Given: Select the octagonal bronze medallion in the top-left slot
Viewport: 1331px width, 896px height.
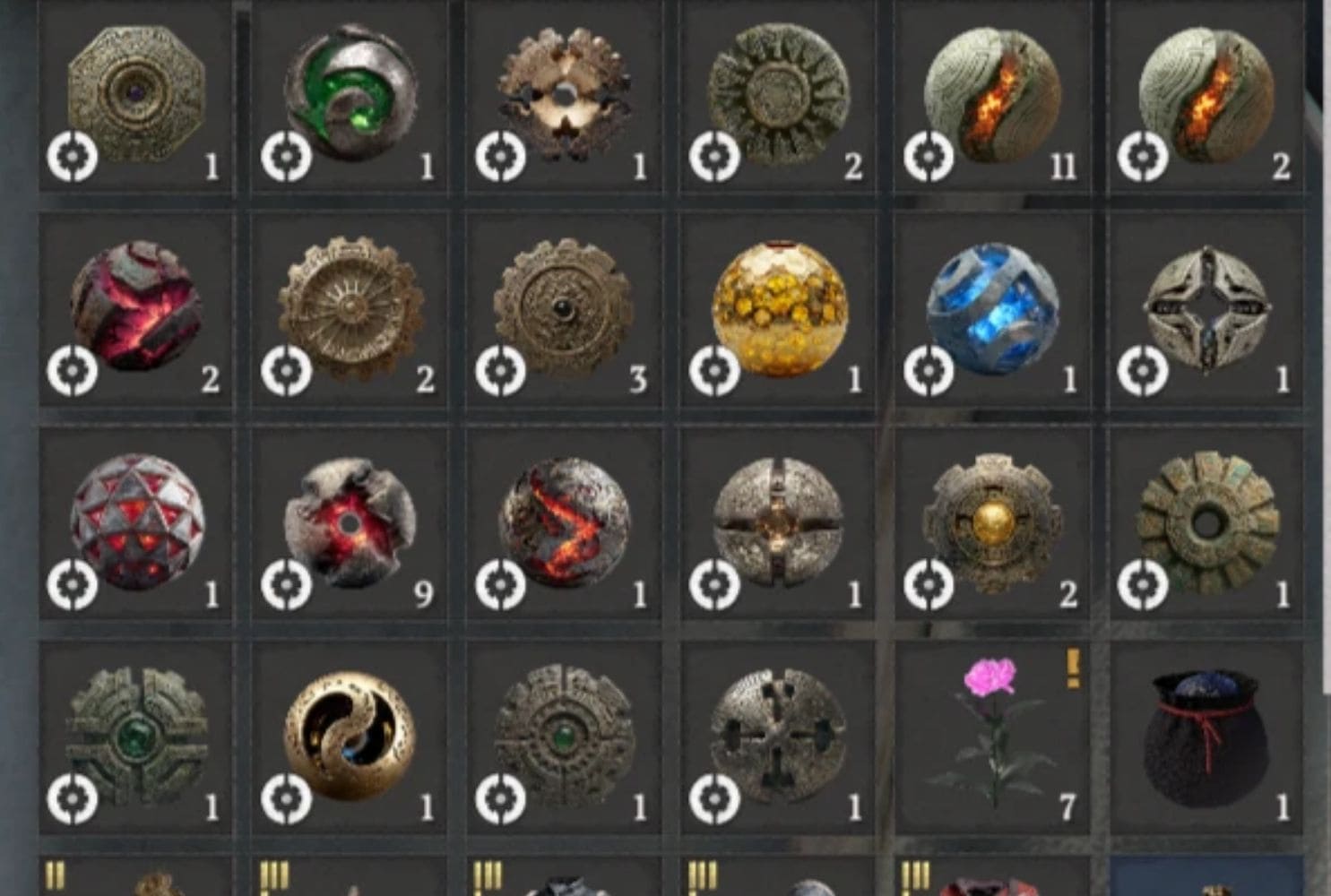Looking at the screenshot, I should [x=133, y=94].
